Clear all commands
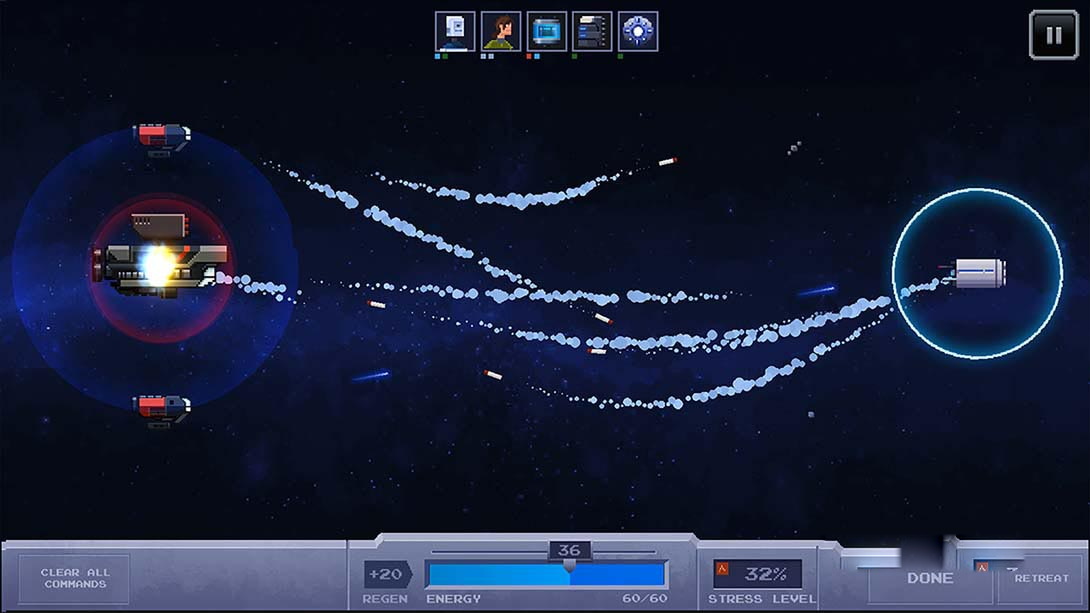1090x613 pixels. pyautogui.click(x=75, y=579)
